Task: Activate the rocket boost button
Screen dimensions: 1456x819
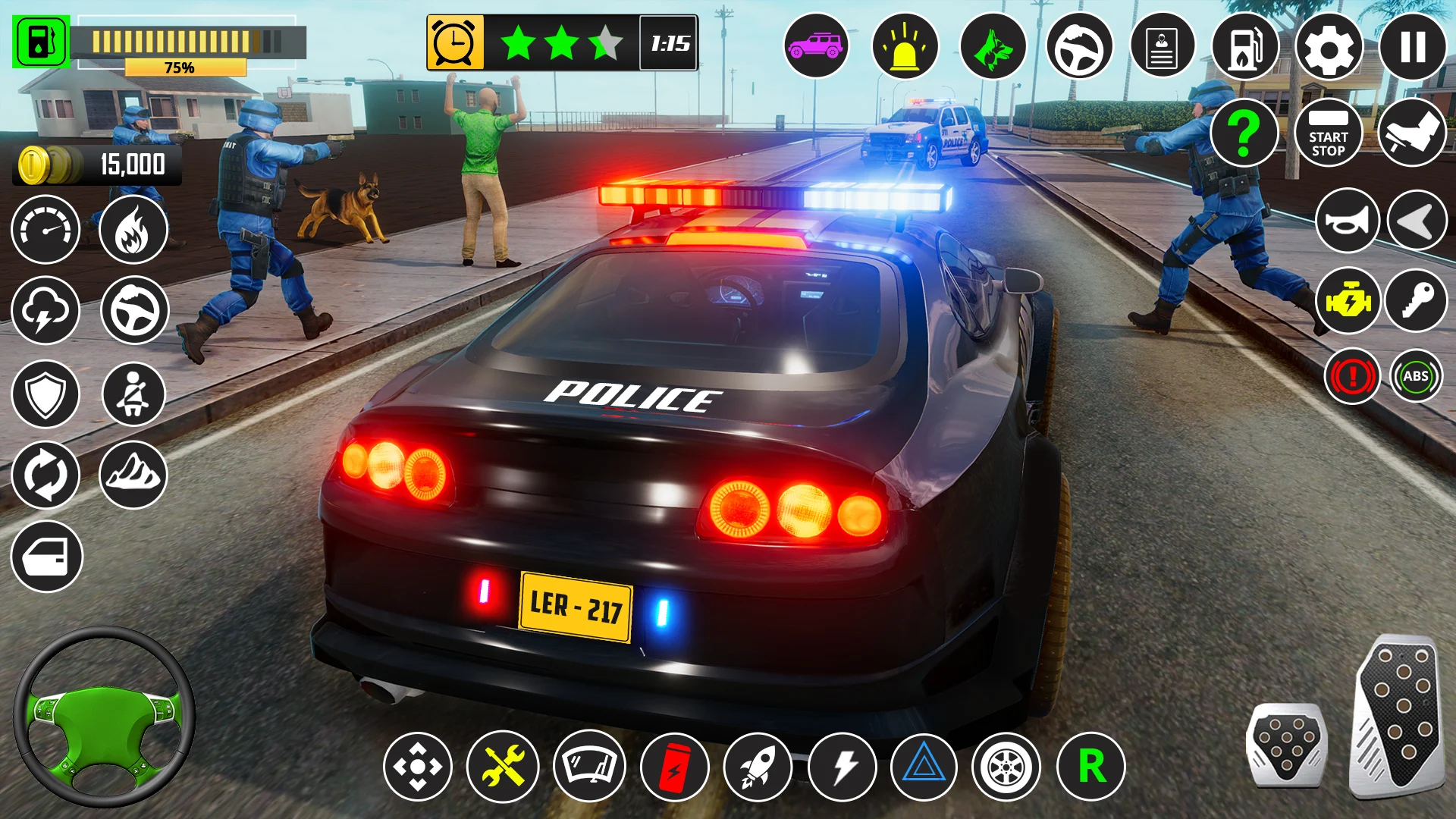Action: tap(758, 767)
